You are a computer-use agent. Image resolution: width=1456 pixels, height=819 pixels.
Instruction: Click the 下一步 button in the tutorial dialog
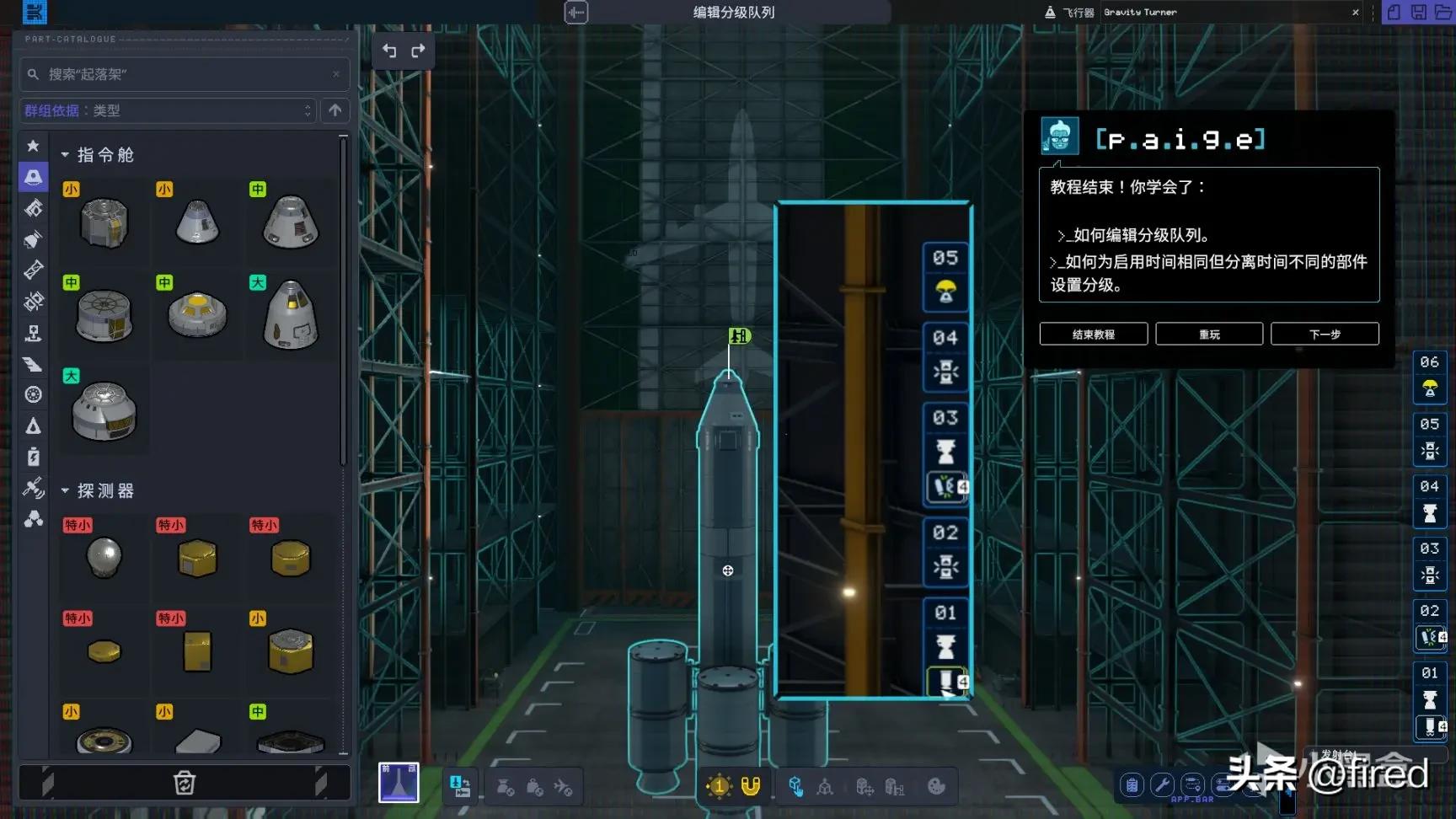tap(1325, 334)
